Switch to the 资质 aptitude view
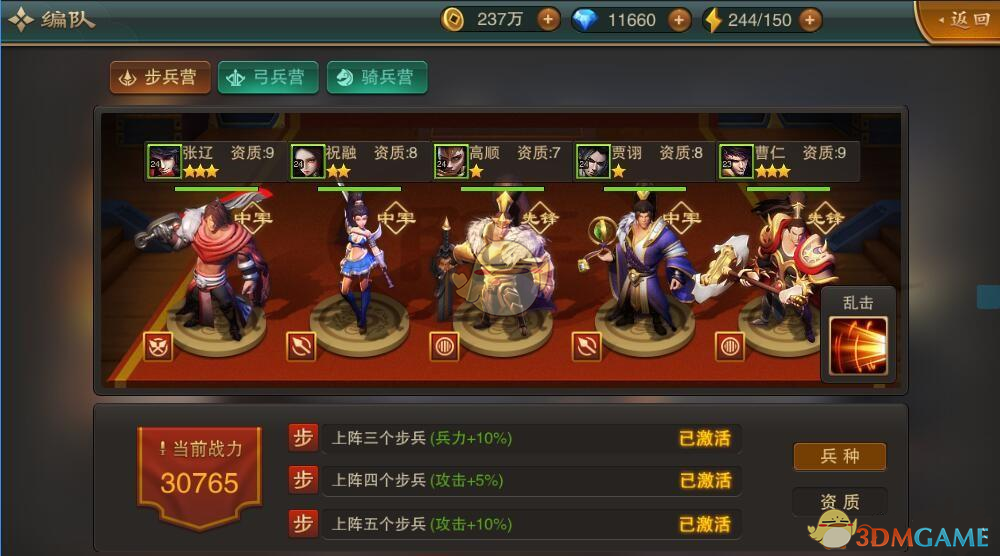1000x556 pixels. coord(840,502)
